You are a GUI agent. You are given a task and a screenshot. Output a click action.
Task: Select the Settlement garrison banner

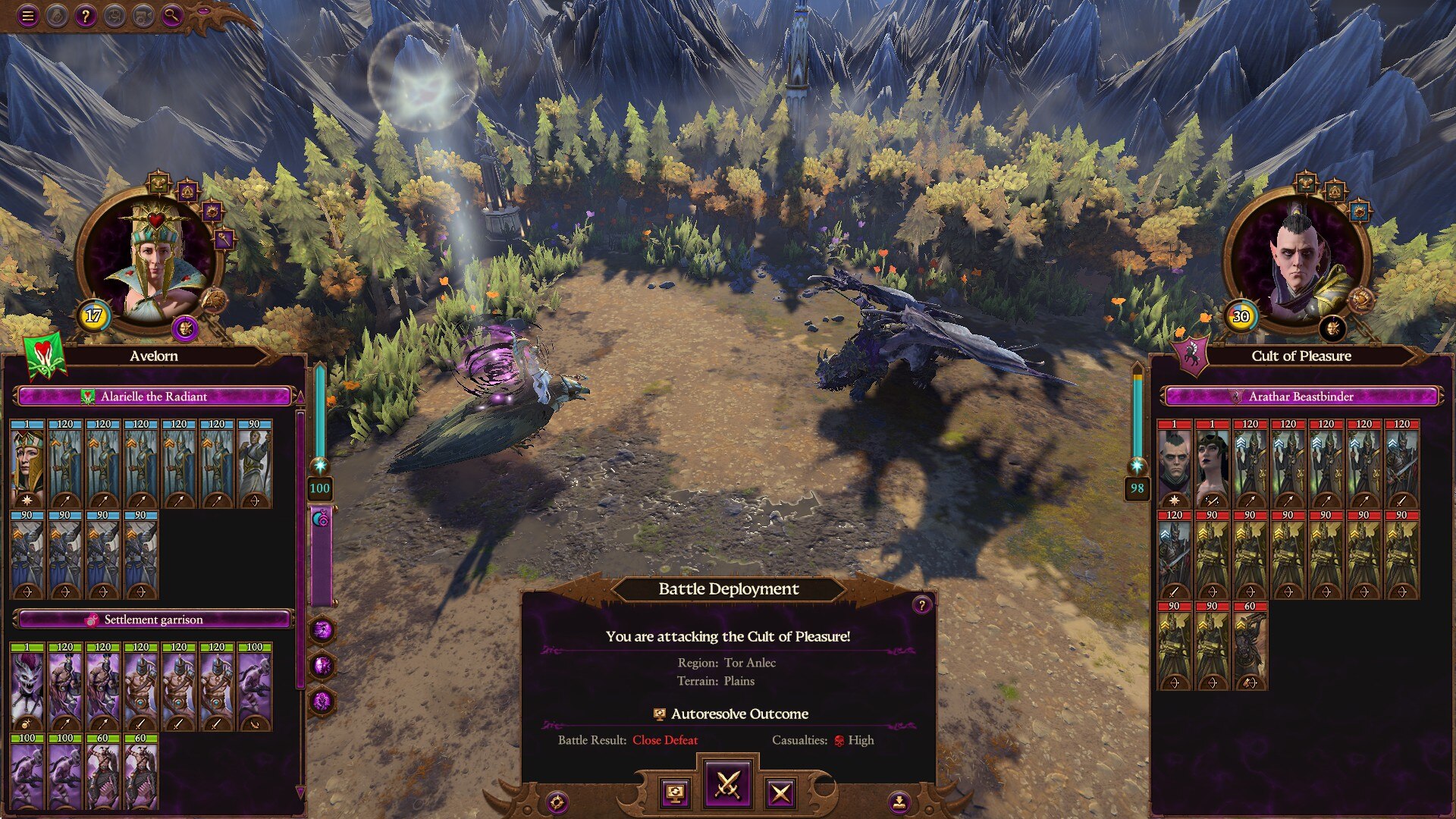pyautogui.click(x=154, y=620)
